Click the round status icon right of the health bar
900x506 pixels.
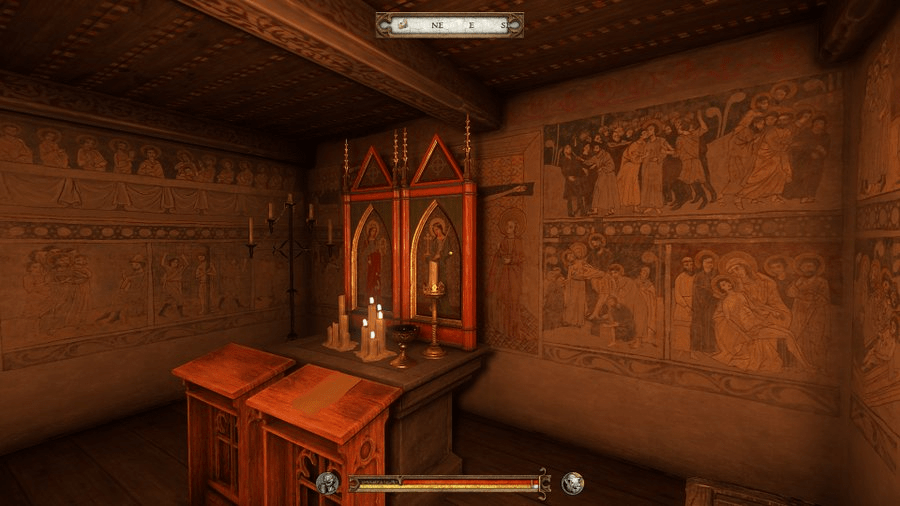point(572,484)
